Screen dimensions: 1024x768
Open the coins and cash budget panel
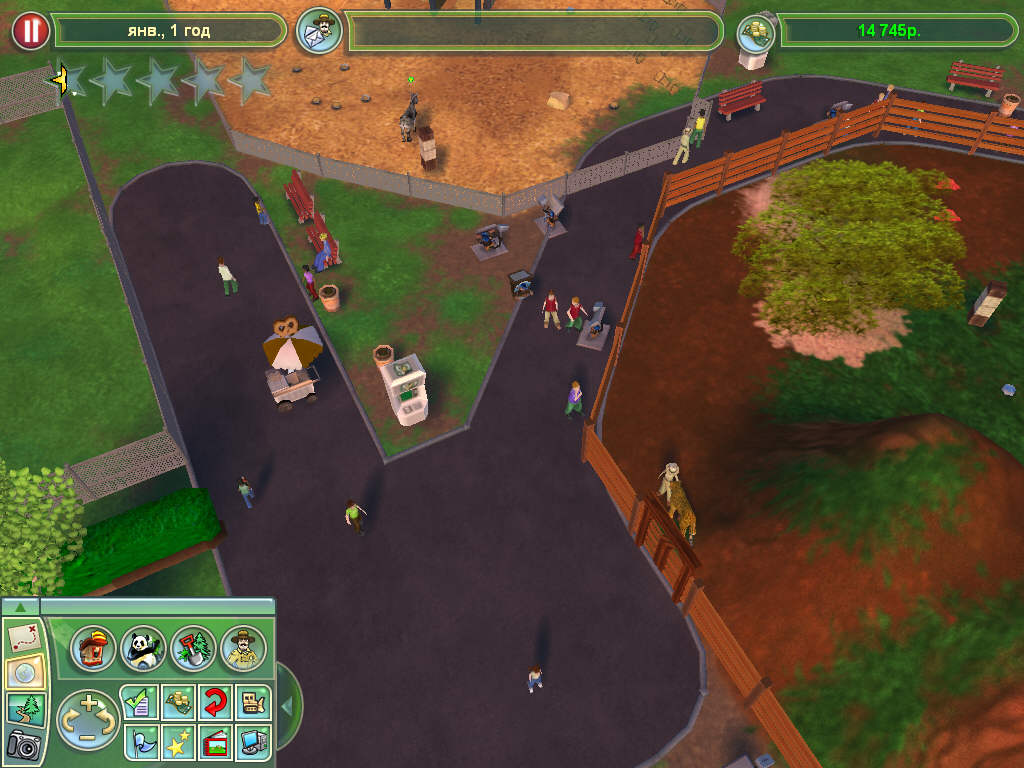pos(178,702)
